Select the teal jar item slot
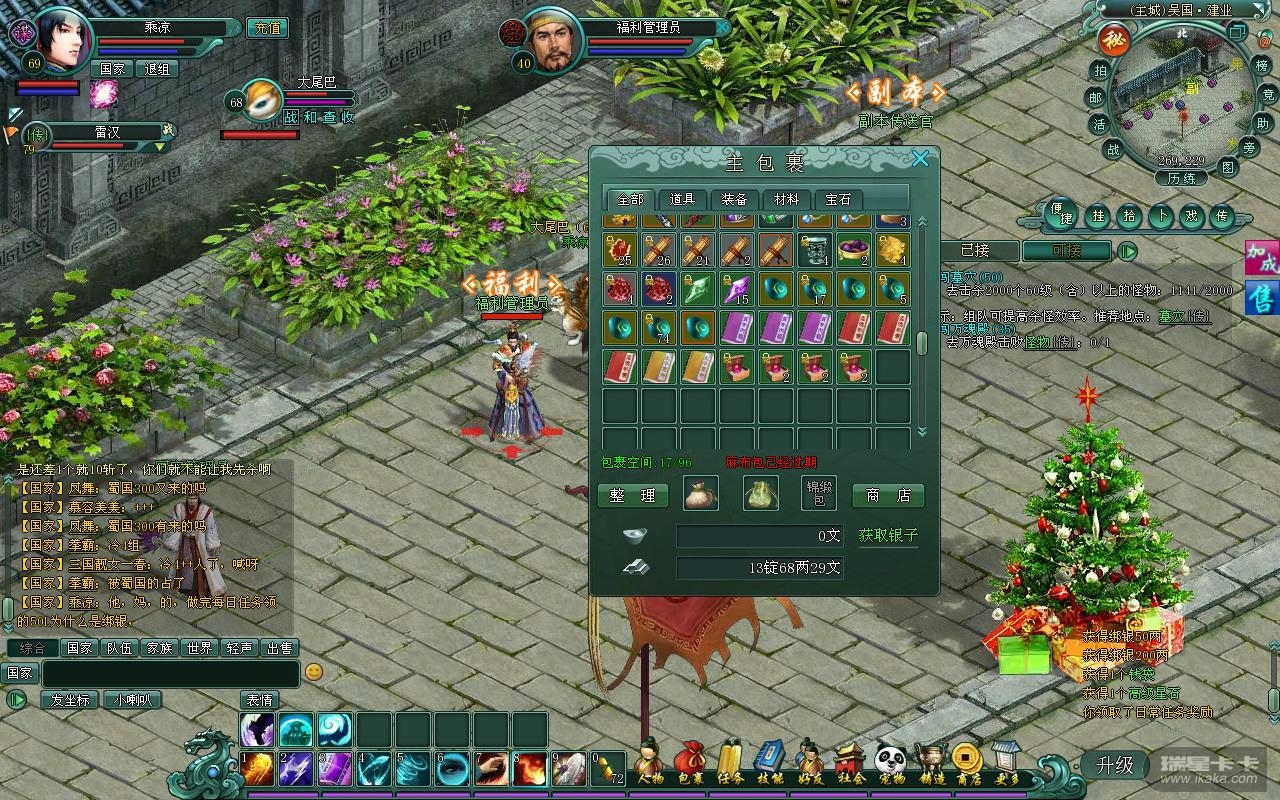The height and width of the screenshot is (800, 1280). click(x=814, y=250)
